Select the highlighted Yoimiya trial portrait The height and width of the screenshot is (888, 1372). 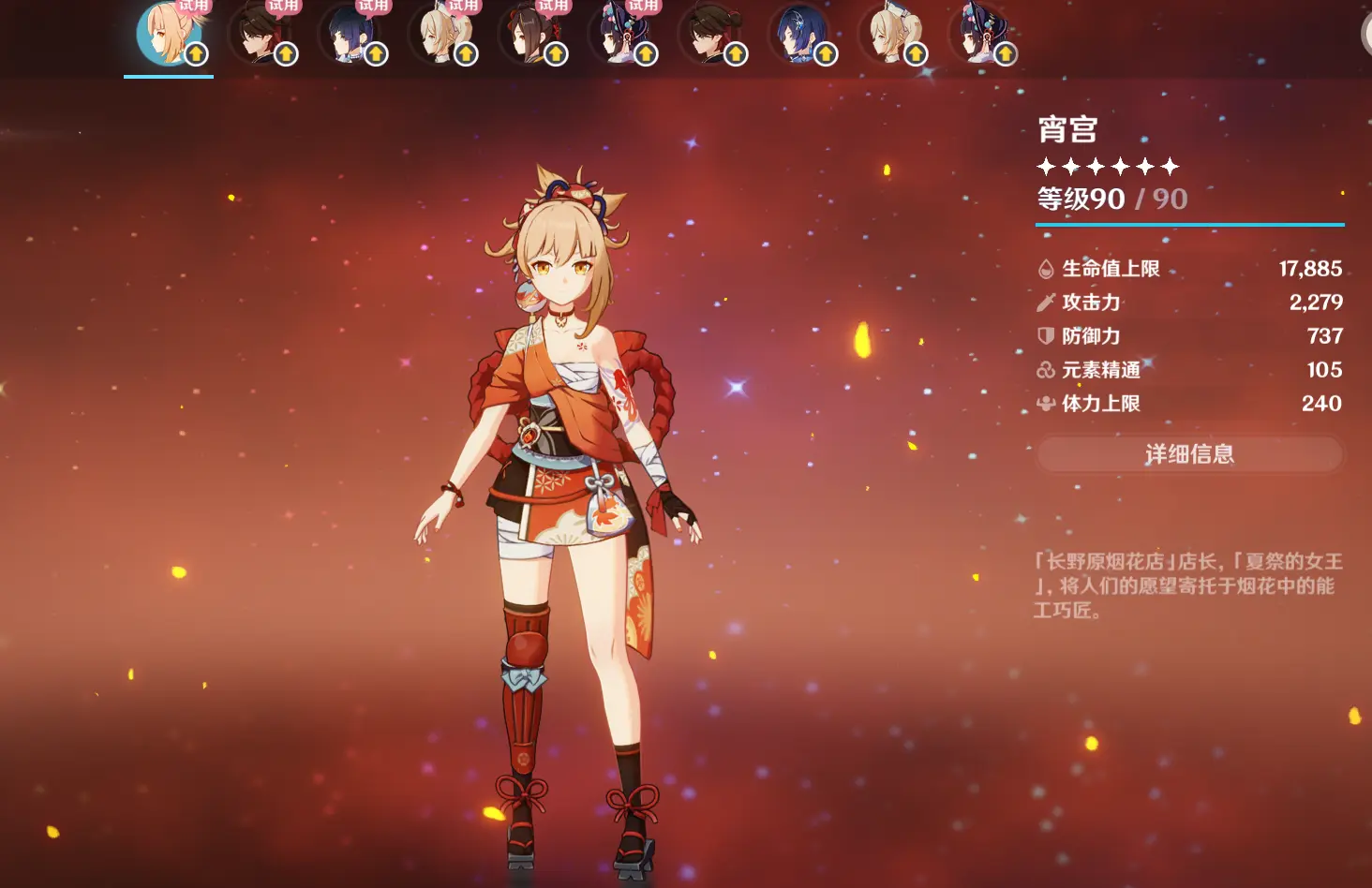coord(169,35)
